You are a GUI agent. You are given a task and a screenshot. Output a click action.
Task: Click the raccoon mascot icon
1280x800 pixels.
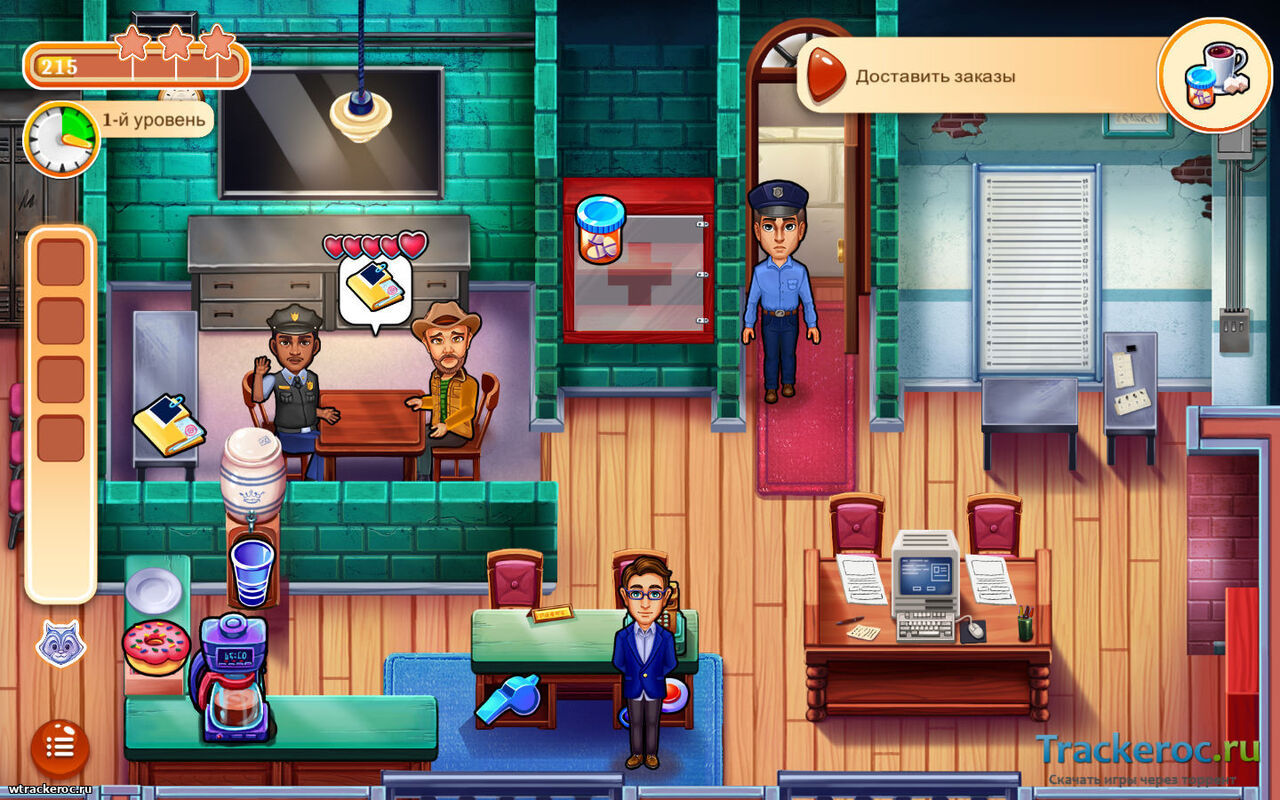click(x=60, y=643)
